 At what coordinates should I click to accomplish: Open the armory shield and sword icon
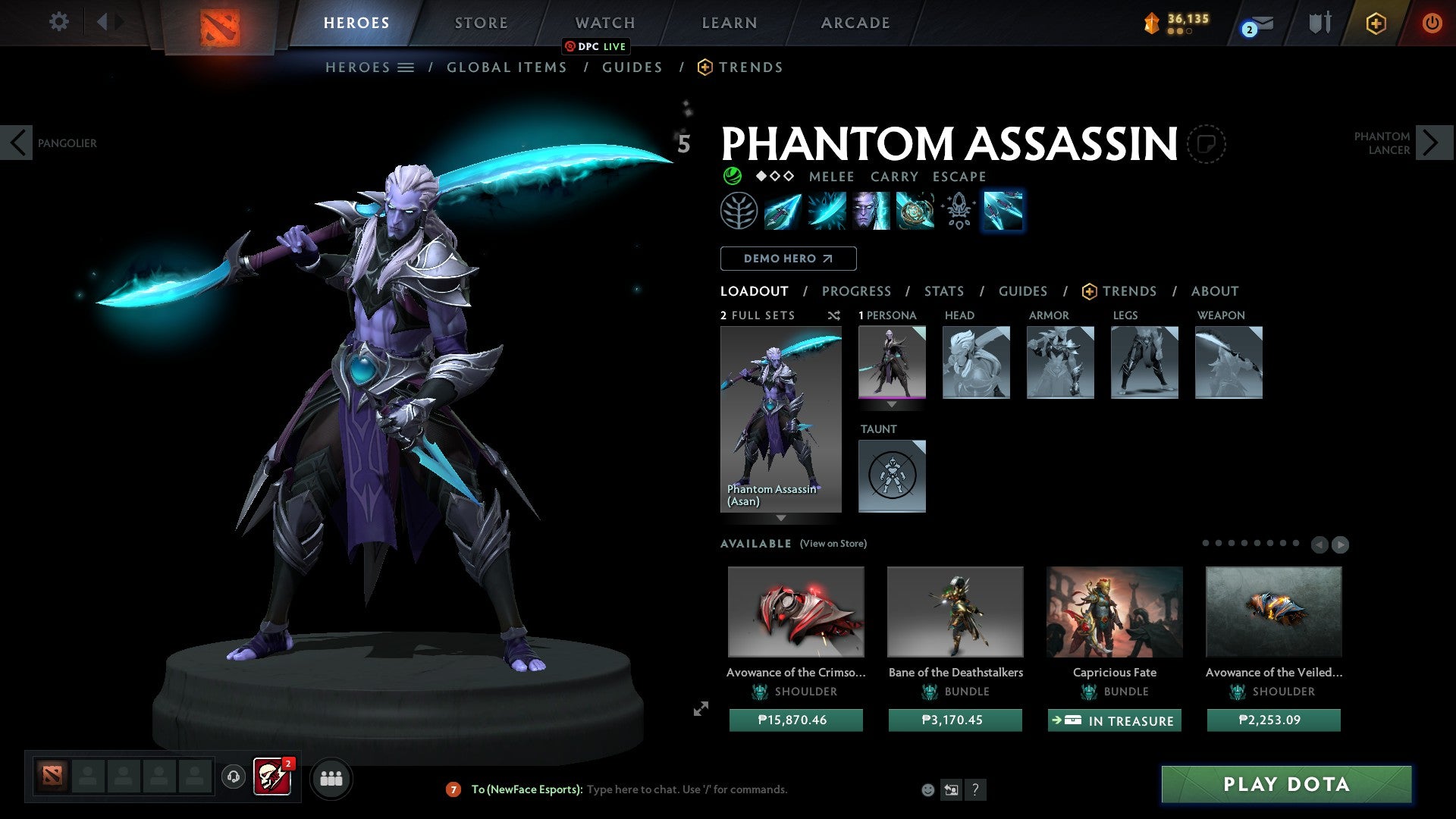coord(1319,23)
